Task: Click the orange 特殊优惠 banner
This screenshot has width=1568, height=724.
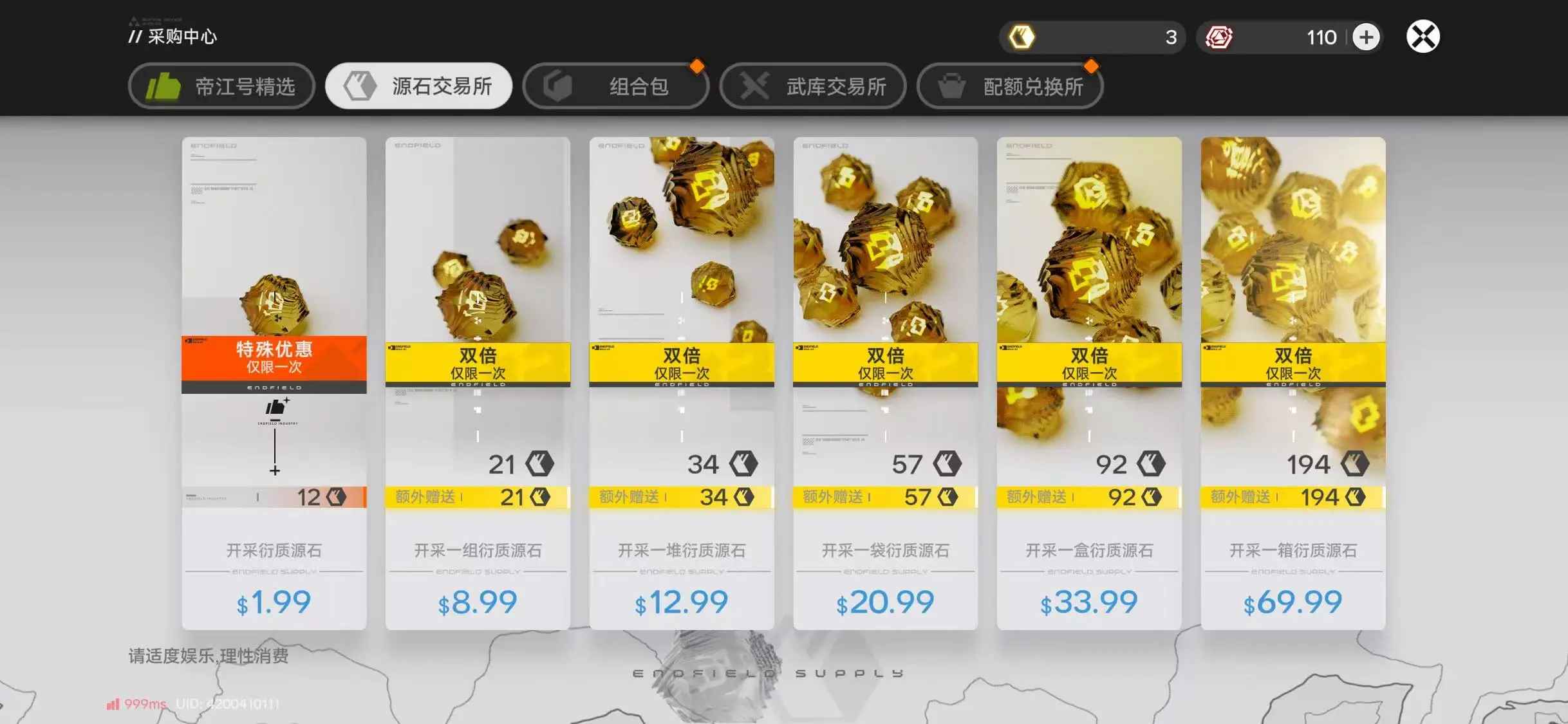Action: point(274,358)
